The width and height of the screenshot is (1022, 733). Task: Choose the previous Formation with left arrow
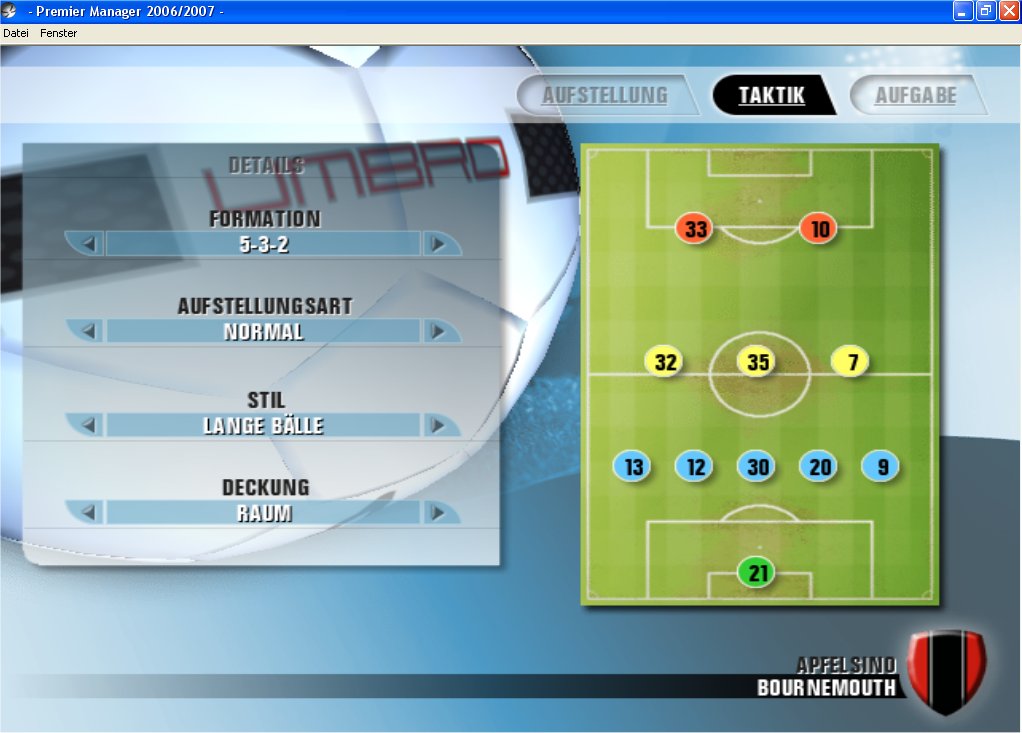[88, 244]
